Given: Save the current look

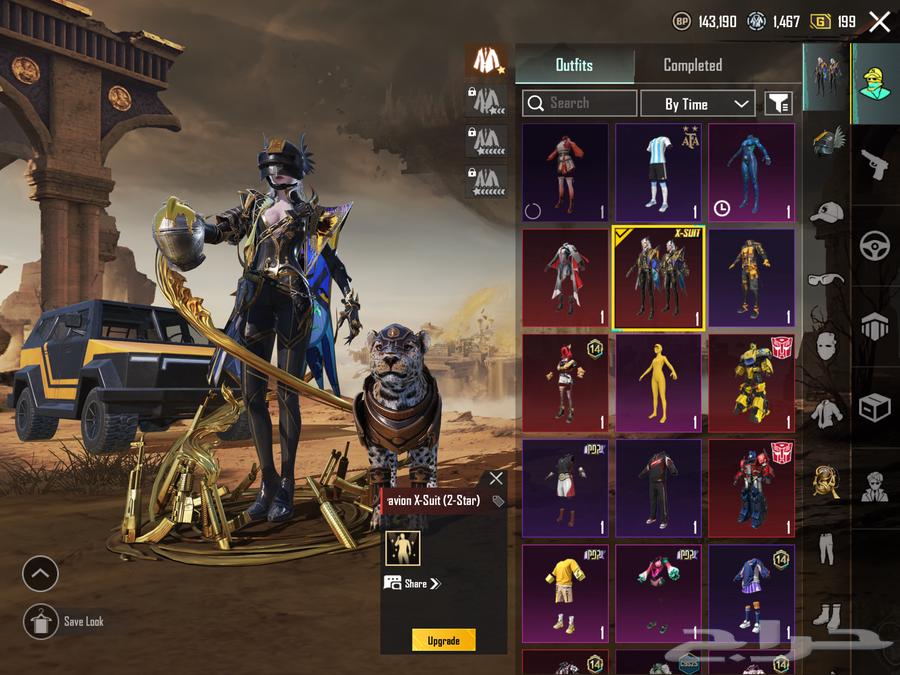Looking at the screenshot, I should 40,622.
